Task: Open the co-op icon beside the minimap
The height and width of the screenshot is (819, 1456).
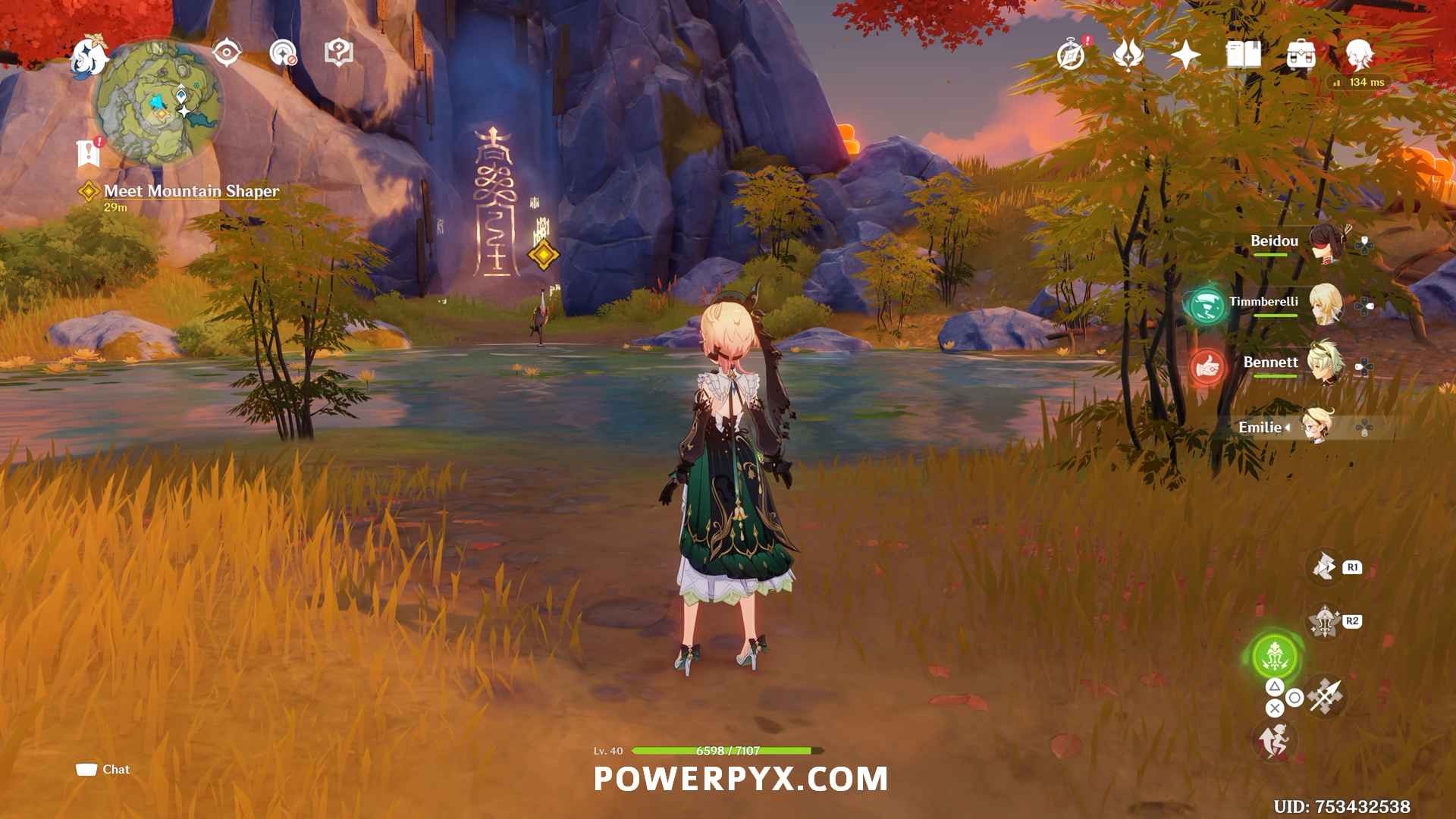Action: click(283, 53)
